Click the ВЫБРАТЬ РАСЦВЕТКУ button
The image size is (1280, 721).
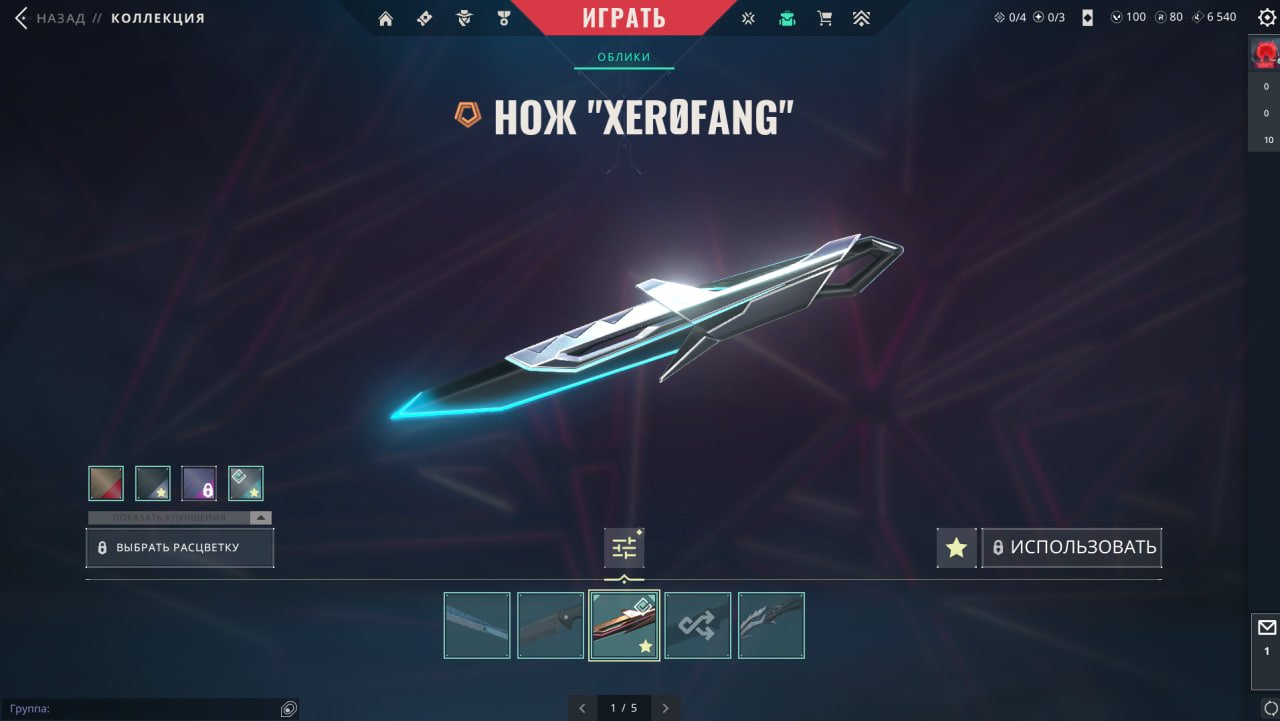pyautogui.click(x=179, y=548)
